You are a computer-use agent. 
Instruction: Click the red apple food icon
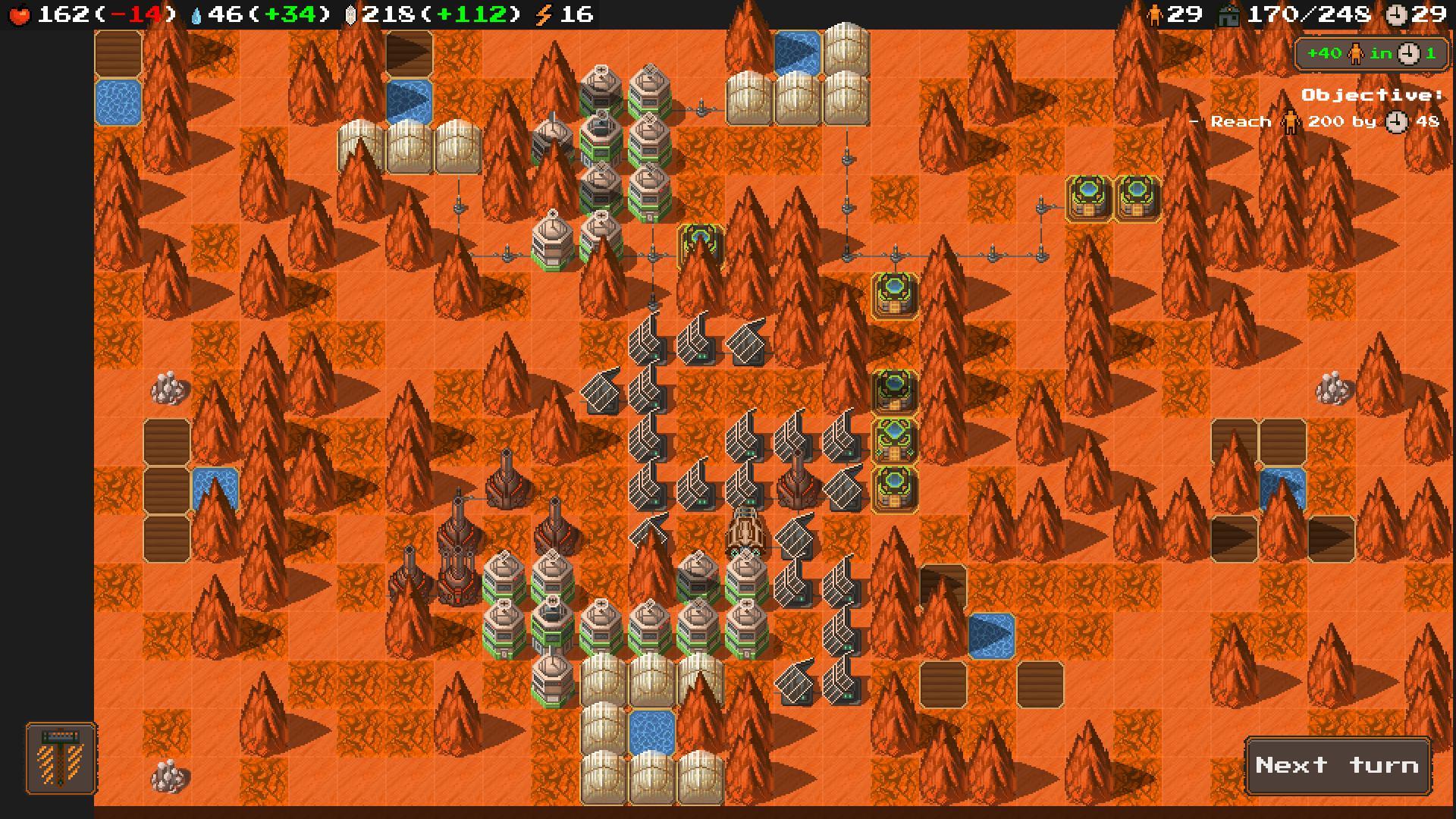pyautogui.click(x=20, y=13)
